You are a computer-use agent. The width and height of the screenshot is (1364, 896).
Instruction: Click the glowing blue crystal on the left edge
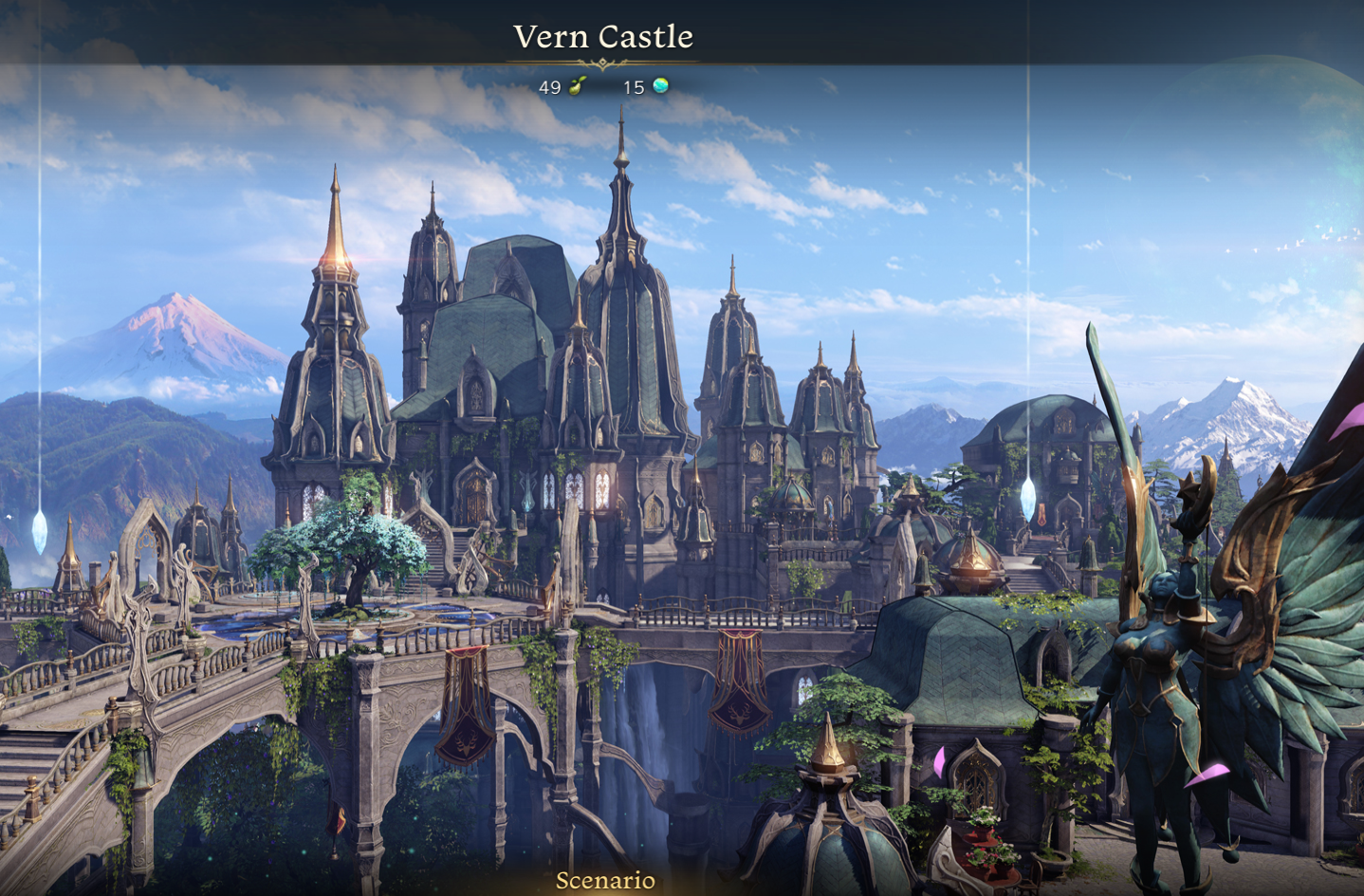[x=42, y=534]
